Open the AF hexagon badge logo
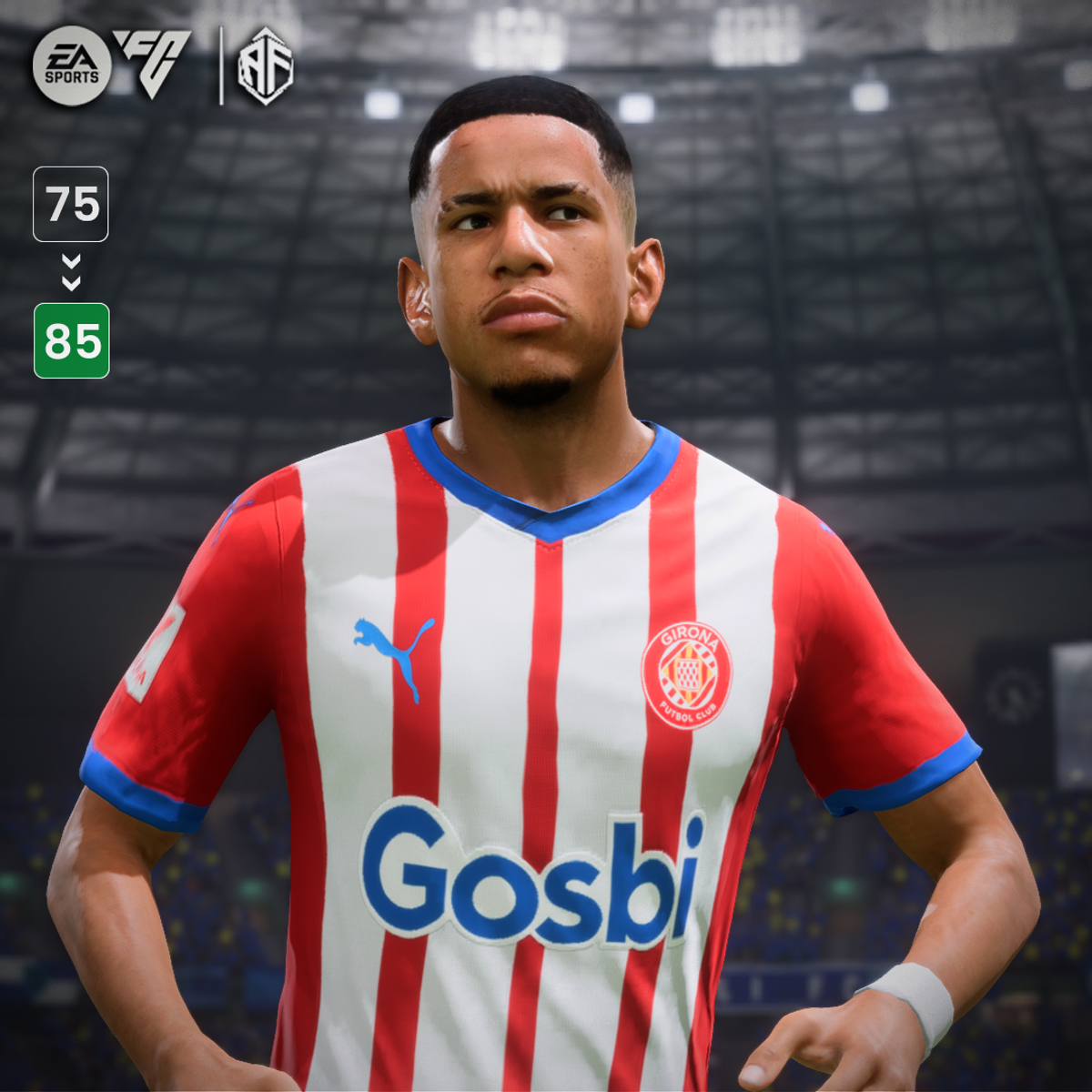This screenshot has width=1092, height=1092. 265,66
